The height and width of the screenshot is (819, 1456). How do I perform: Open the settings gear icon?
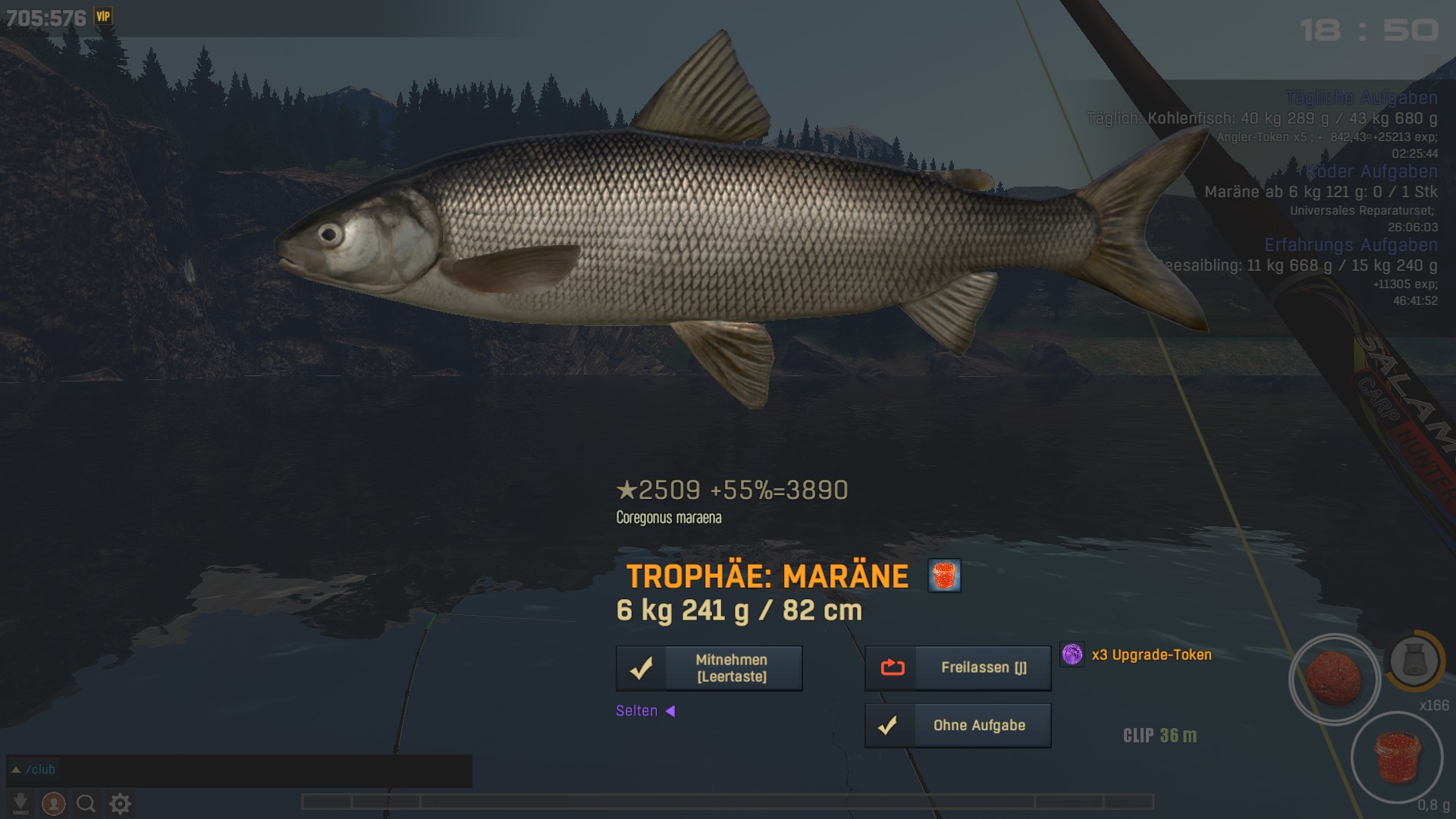click(120, 803)
